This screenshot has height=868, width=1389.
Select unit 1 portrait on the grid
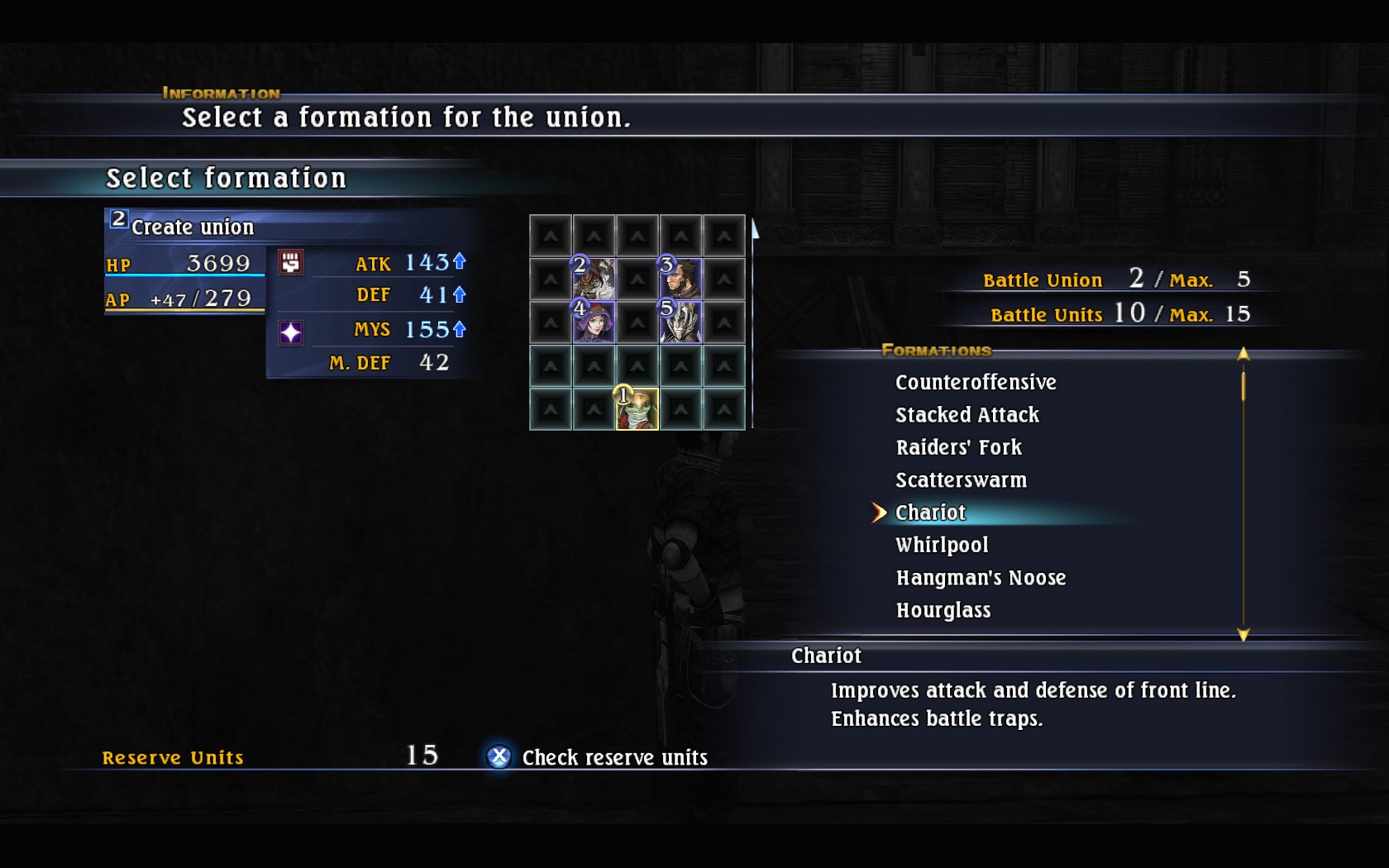pos(637,409)
